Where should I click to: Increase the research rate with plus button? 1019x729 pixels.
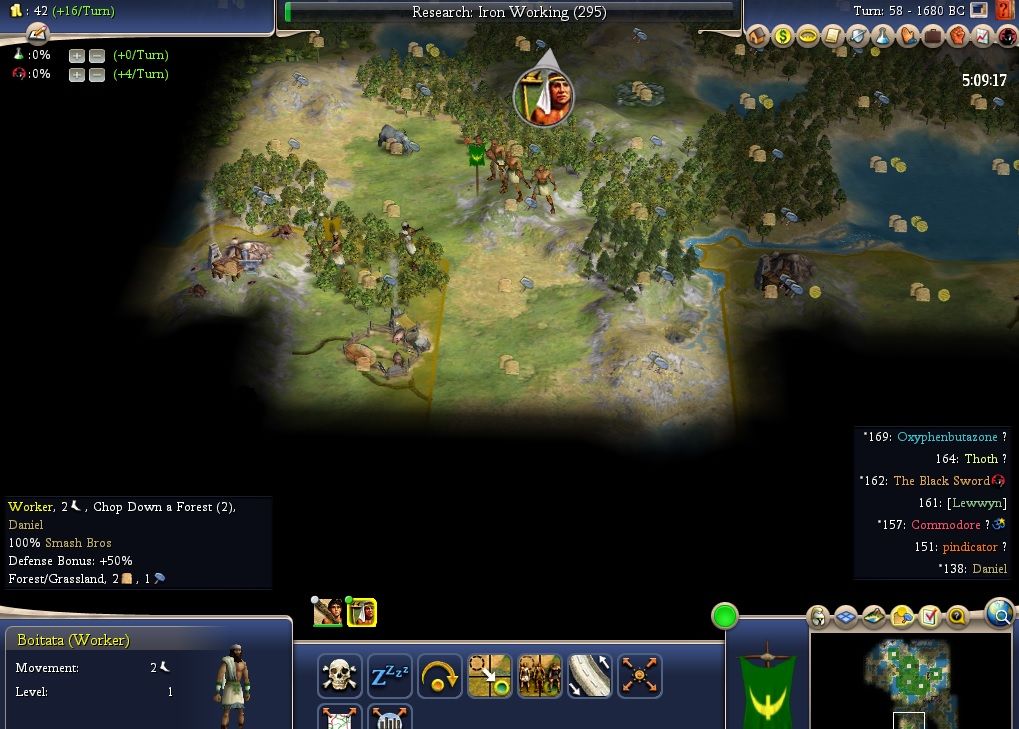tap(77, 55)
